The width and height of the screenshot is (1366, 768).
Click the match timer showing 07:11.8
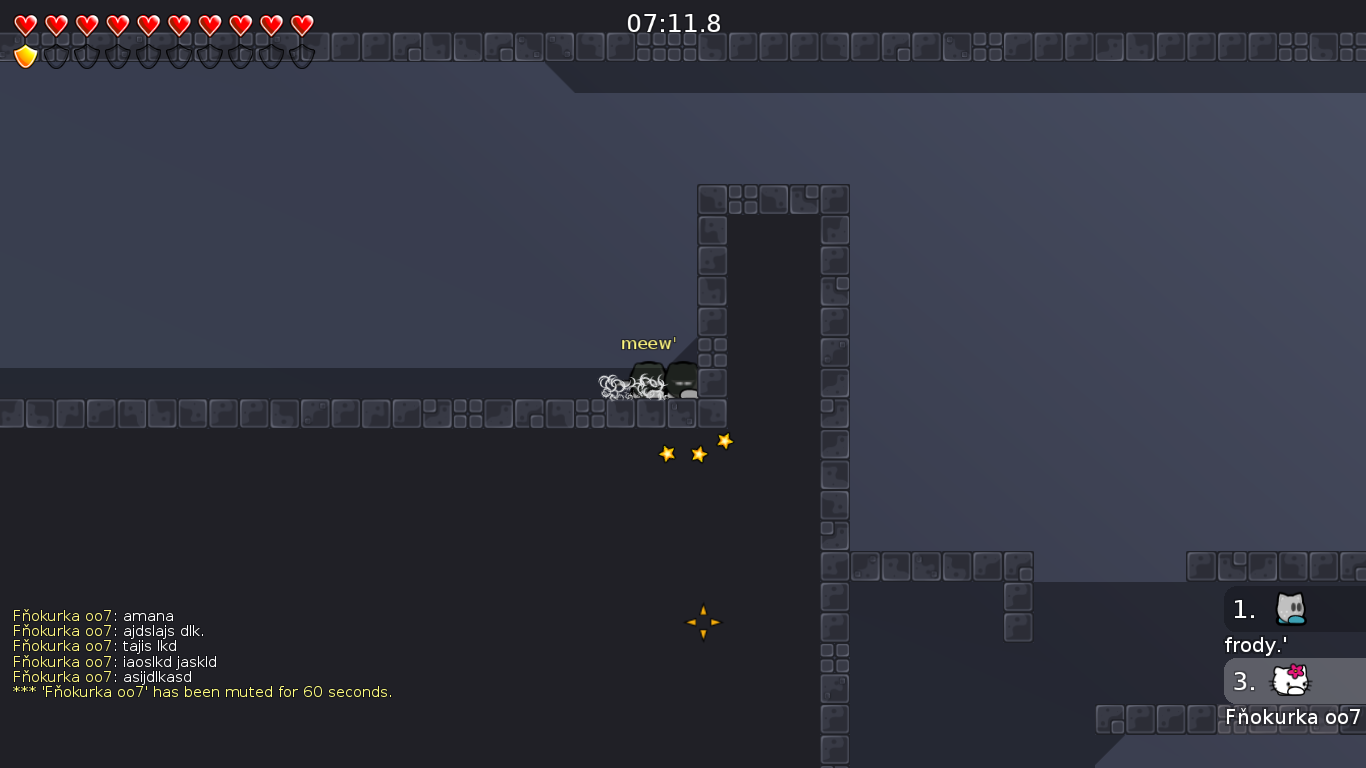pos(671,23)
